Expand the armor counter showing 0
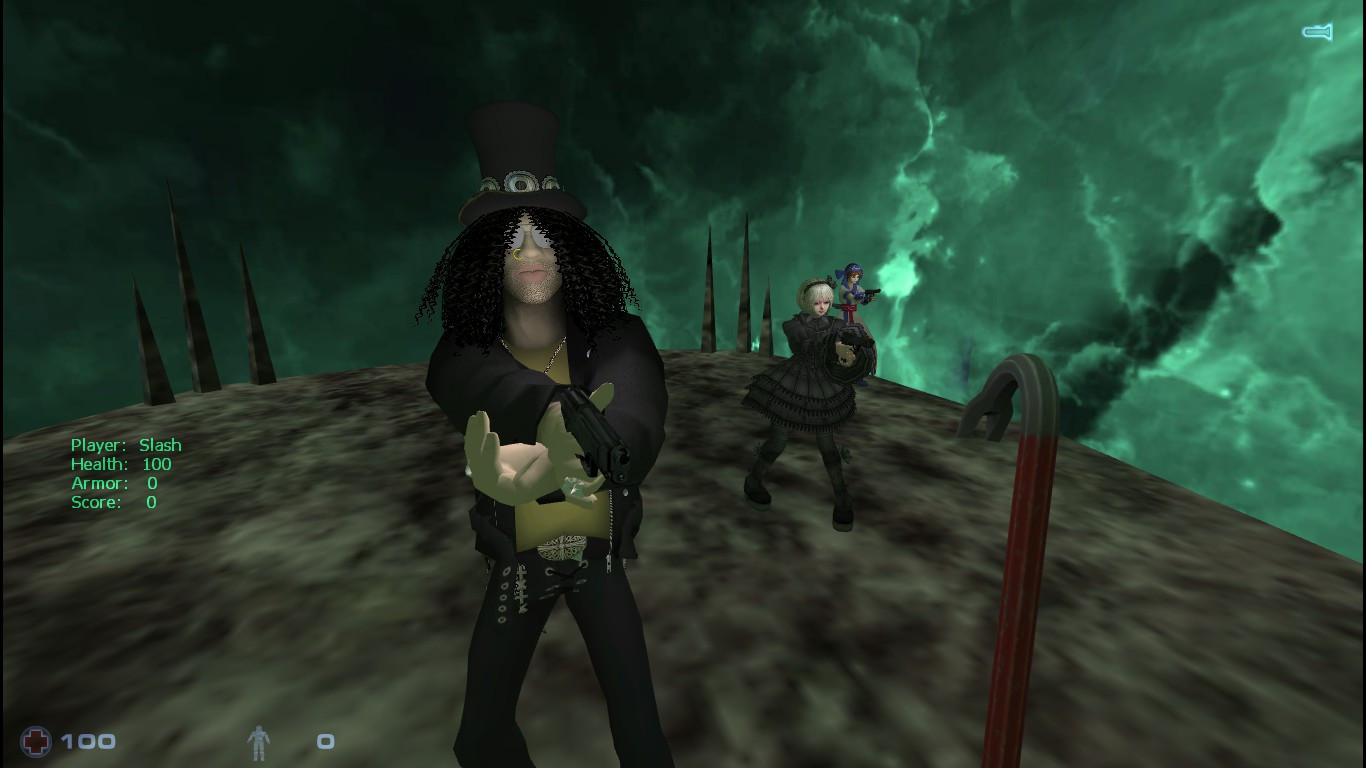 [325, 742]
